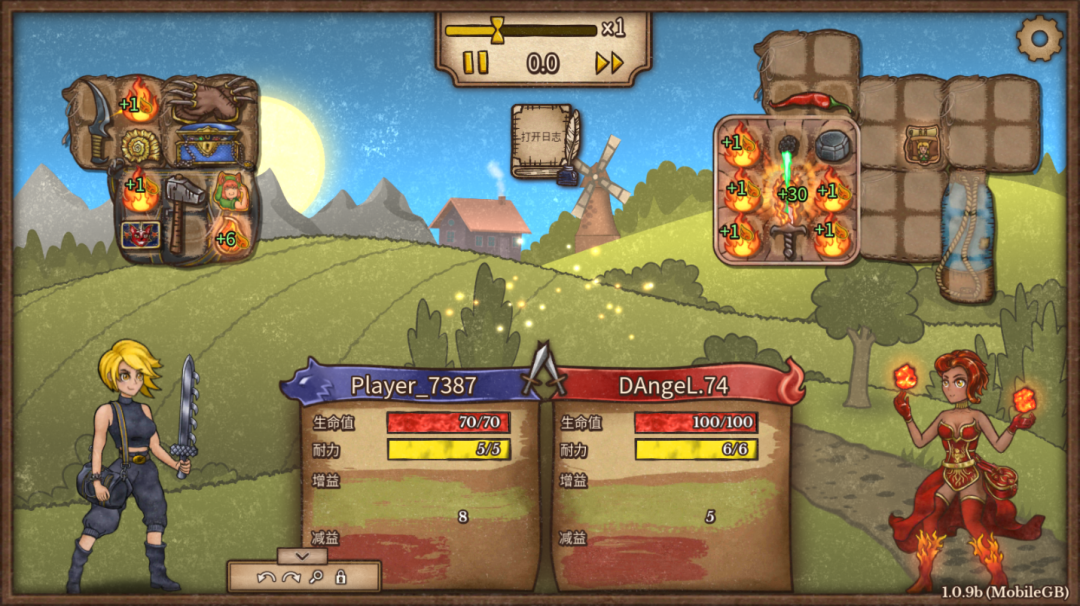1080x606 pixels.
Task: Pause the battle playback
Action: 476,63
